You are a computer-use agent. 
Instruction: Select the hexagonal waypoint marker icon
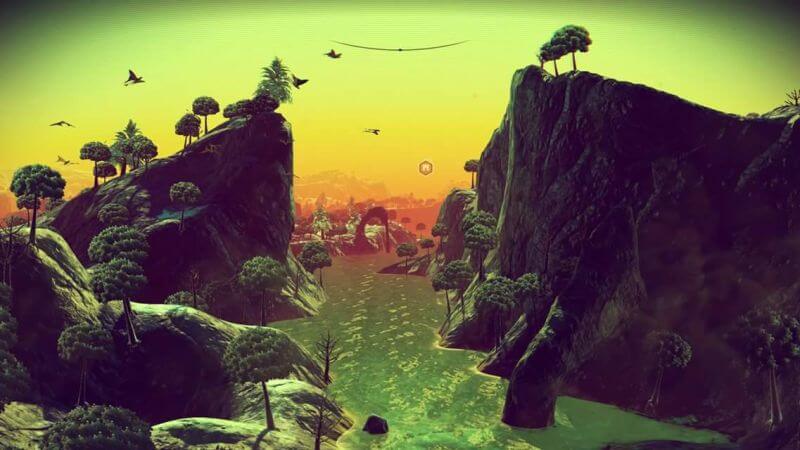tap(425, 167)
